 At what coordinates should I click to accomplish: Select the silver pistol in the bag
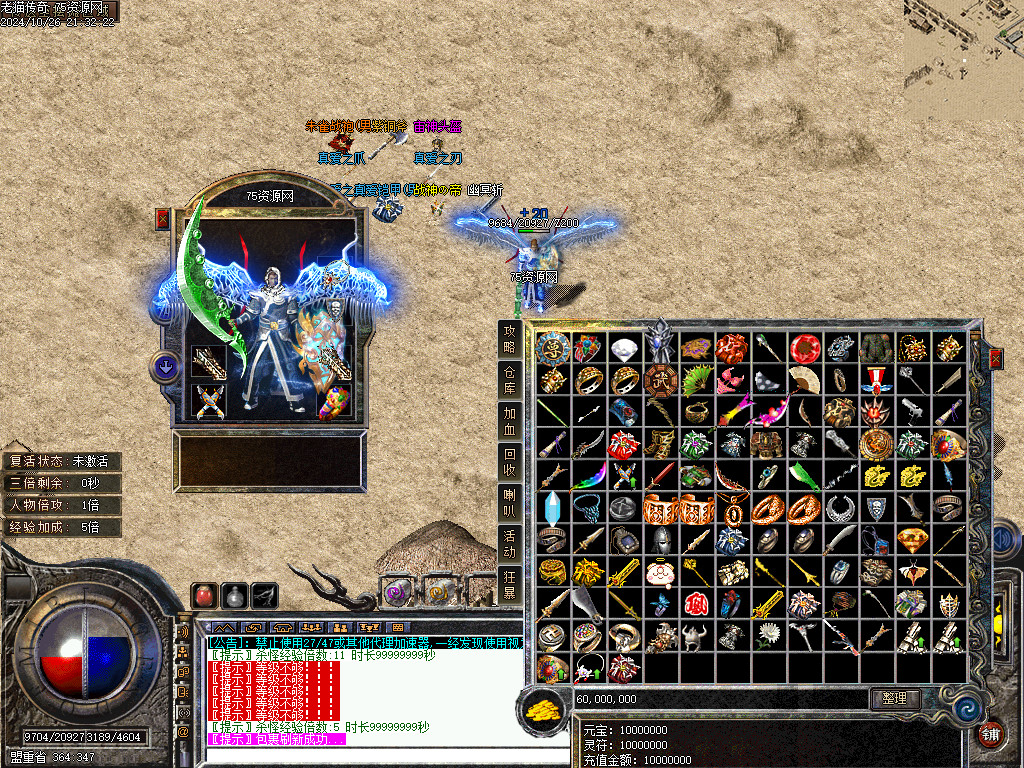click(x=911, y=412)
